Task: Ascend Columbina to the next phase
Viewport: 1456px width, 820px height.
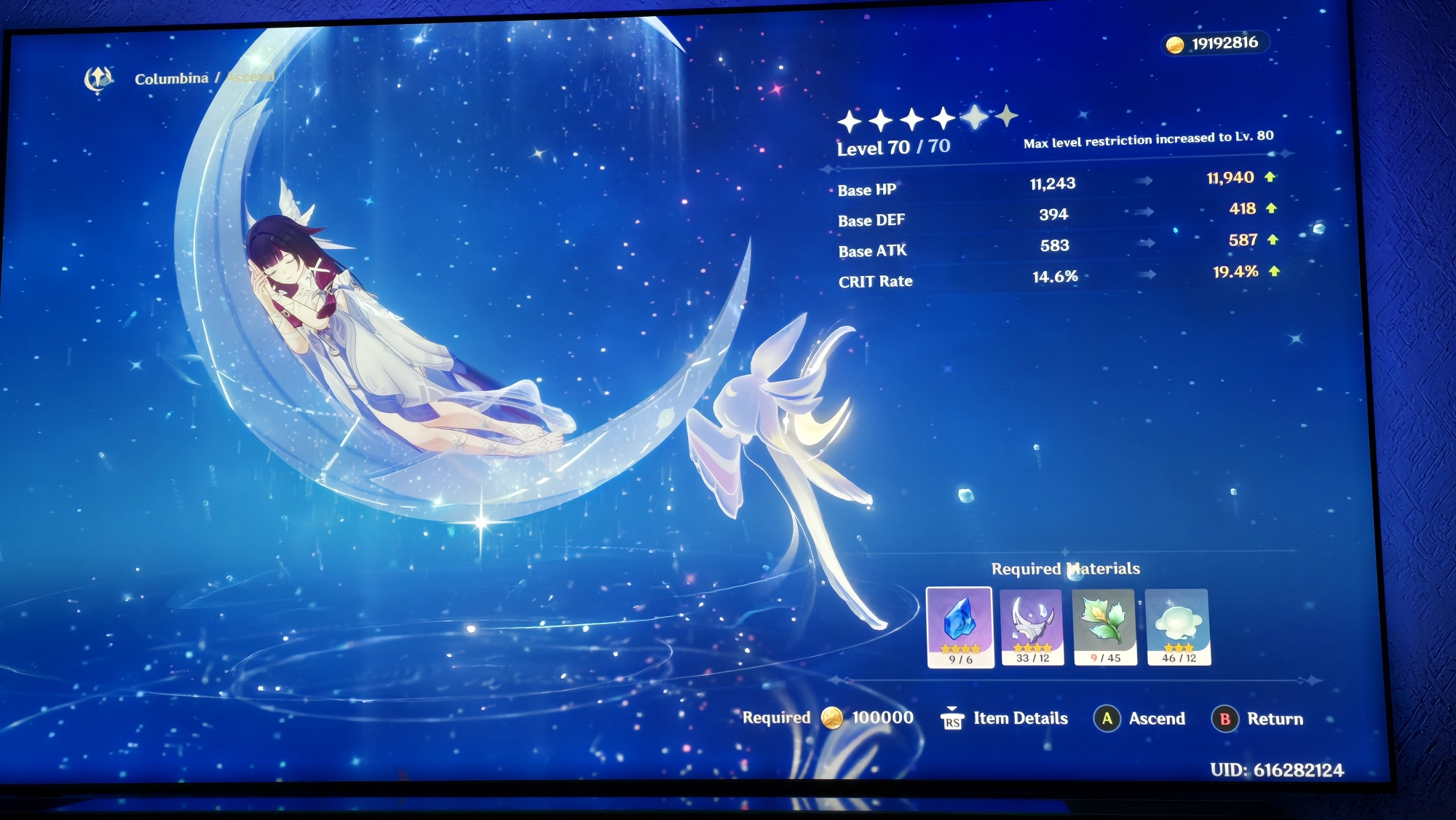Action: click(x=1141, y=719)
